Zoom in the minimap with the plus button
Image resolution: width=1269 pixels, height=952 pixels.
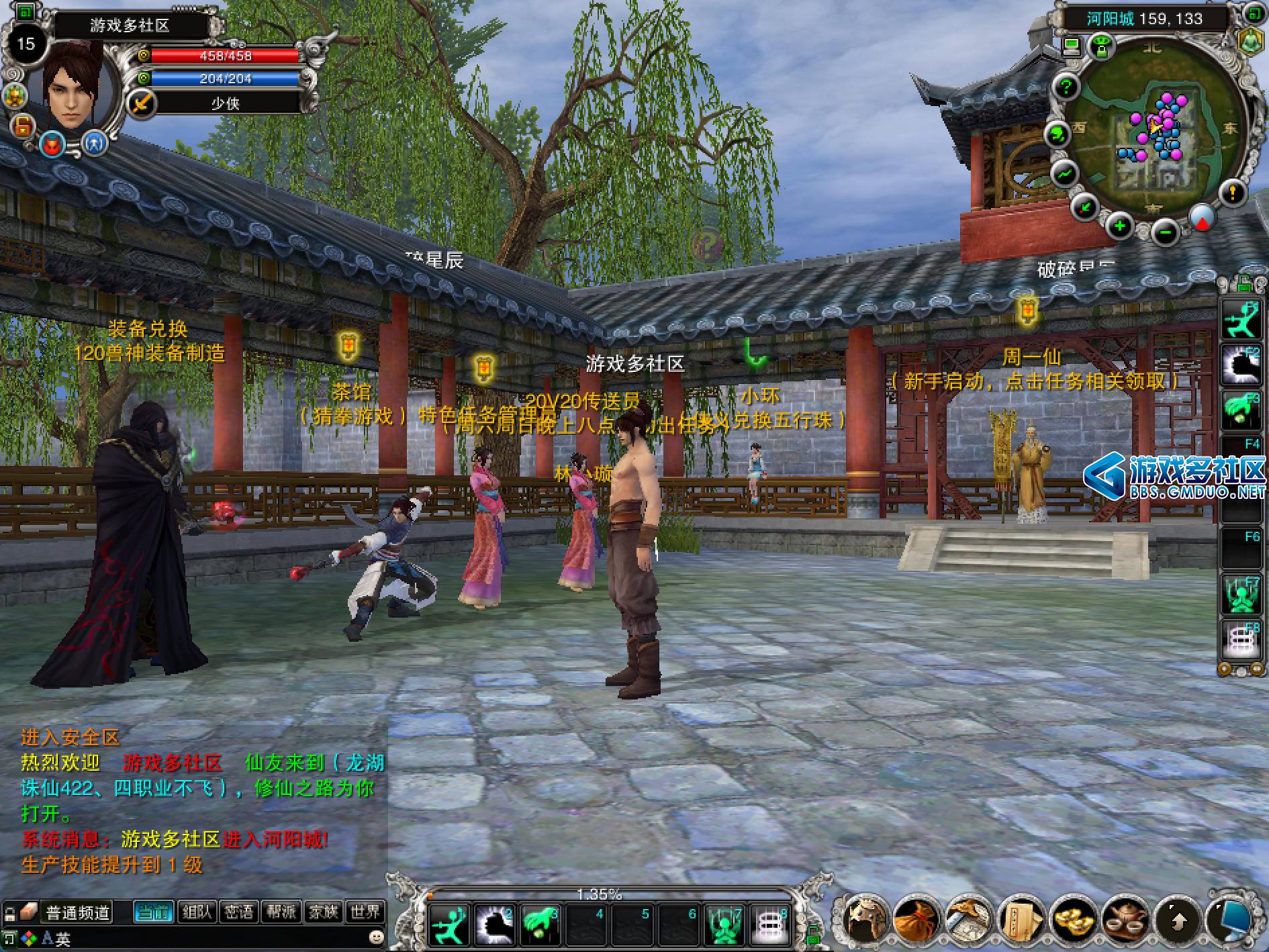[x=1119, y=226]
